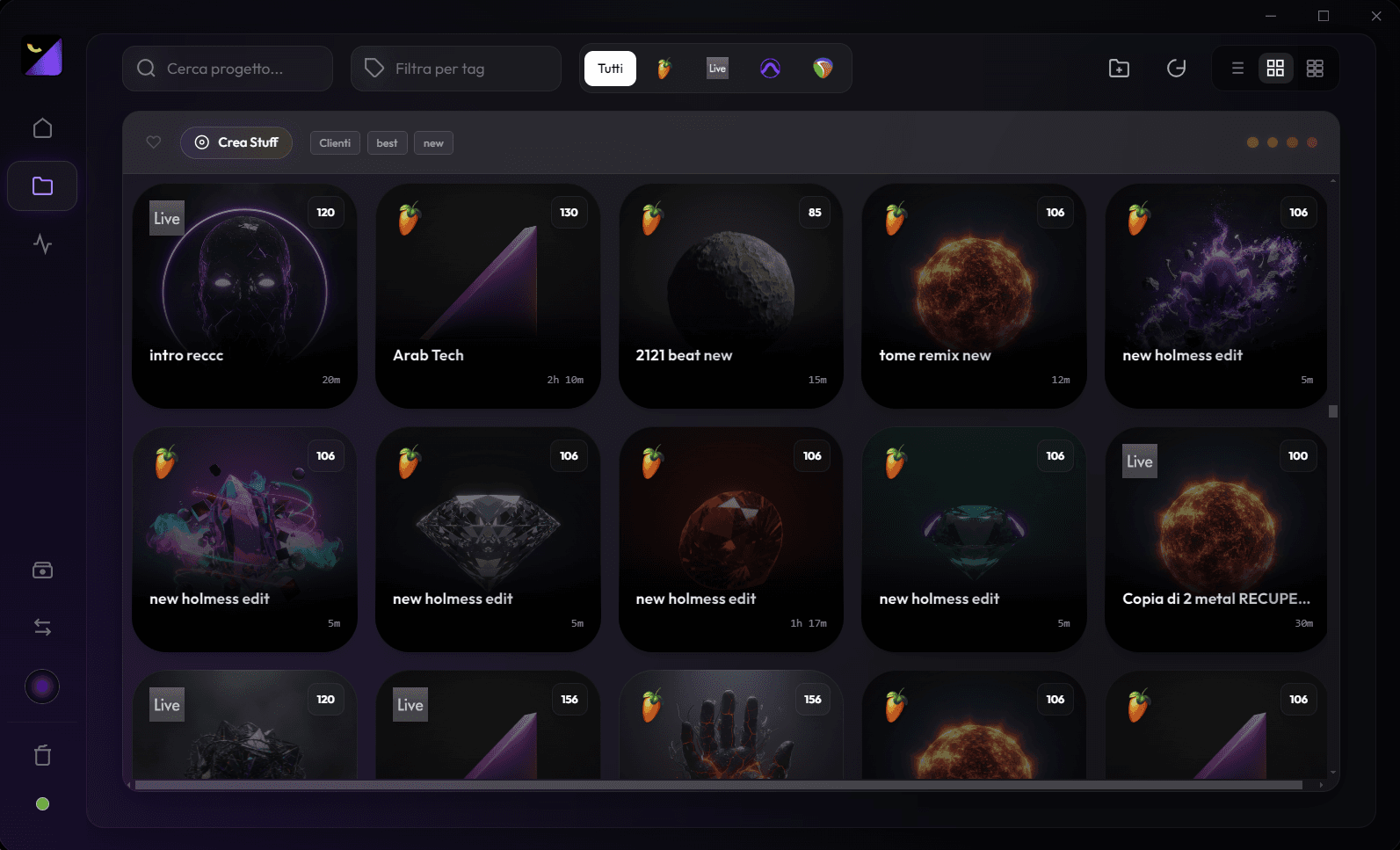
Task: Enable the FL Studio fruit filter chip
Action: [662, 68]
